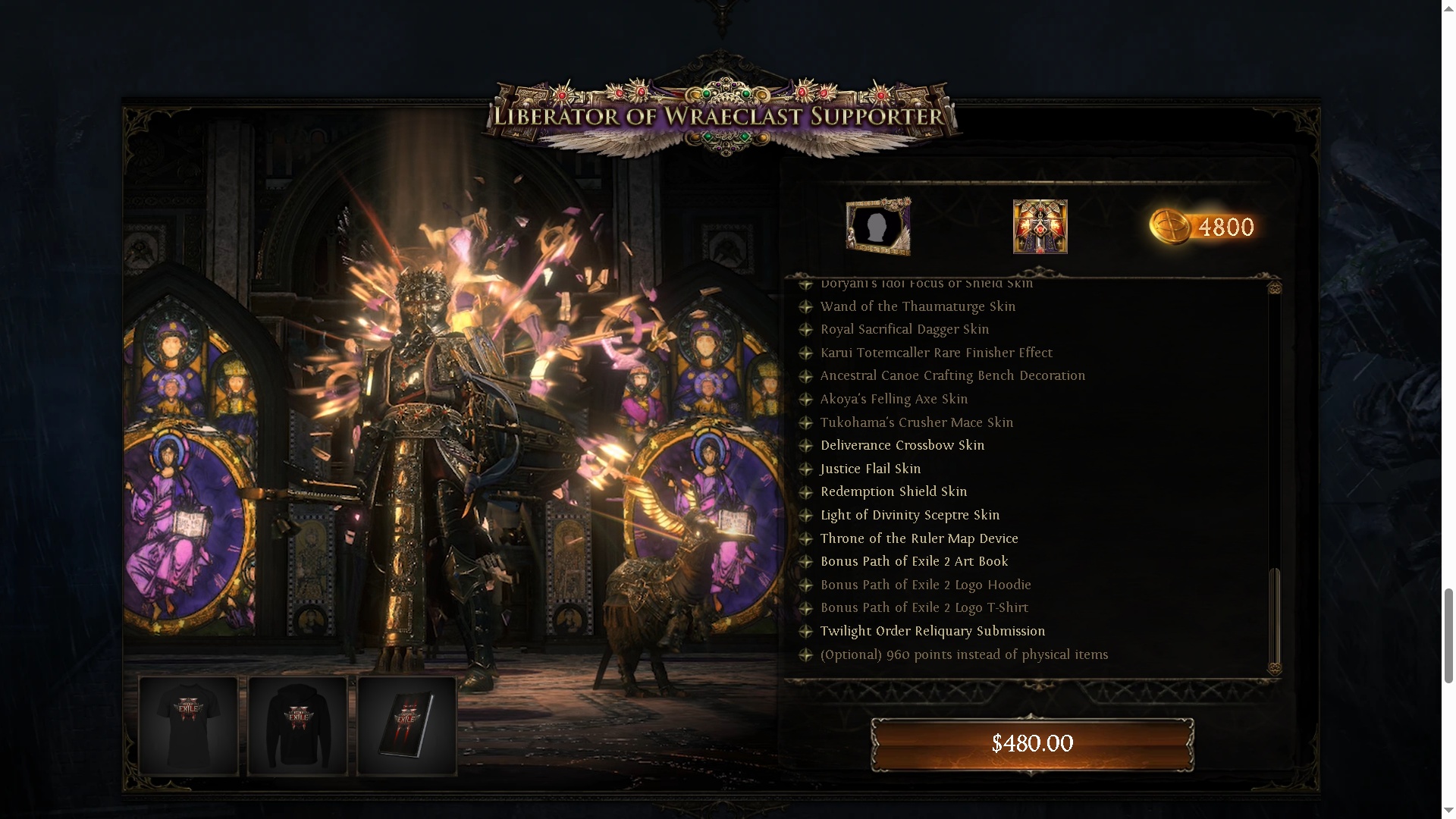Screen dimensions: 1456x819
Task: Click the browser page scrollbar thumb
Action: tap(1448, 635)
